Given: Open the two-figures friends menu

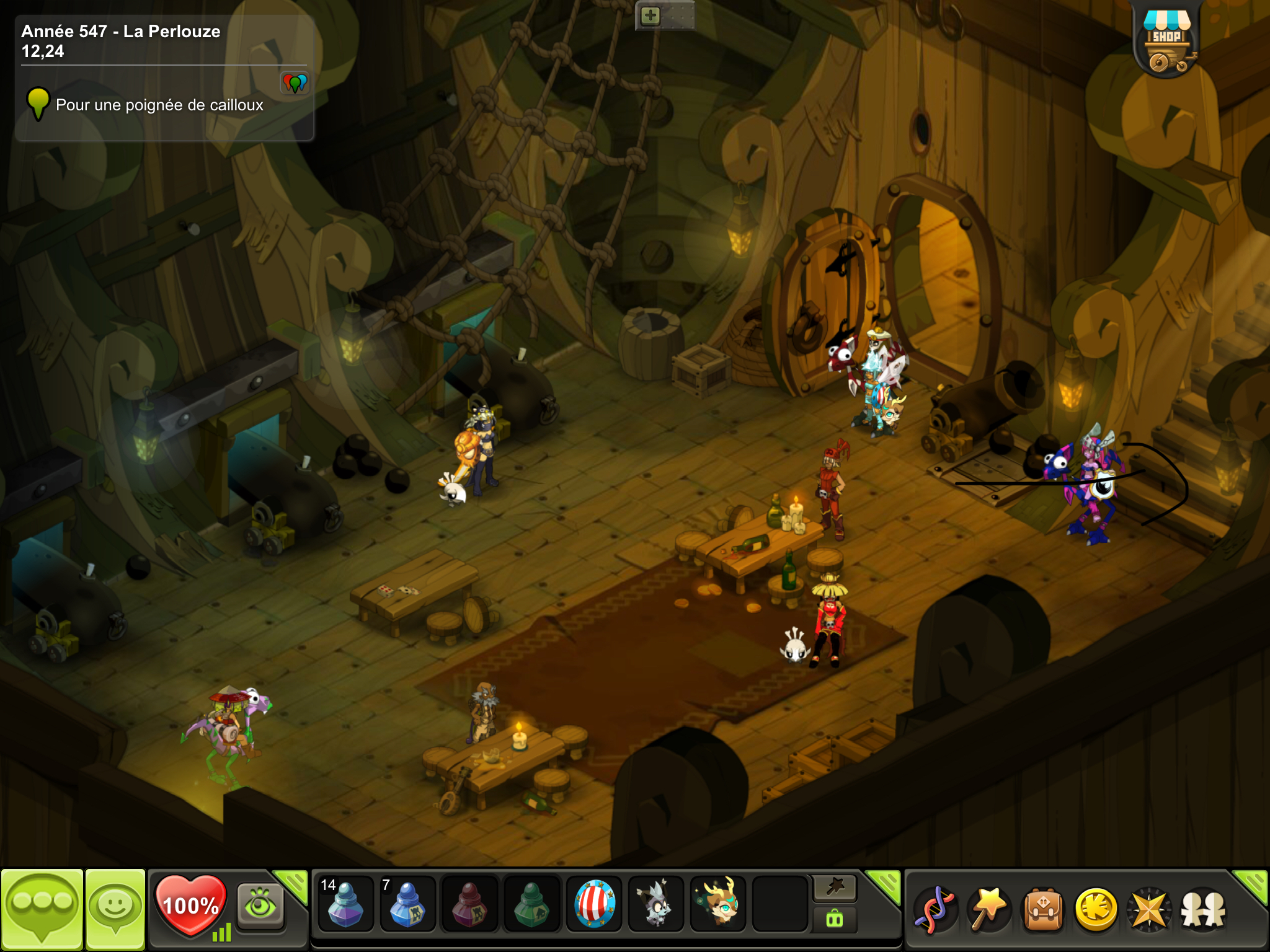Looking at the screenshot, I should (1204, 909).
